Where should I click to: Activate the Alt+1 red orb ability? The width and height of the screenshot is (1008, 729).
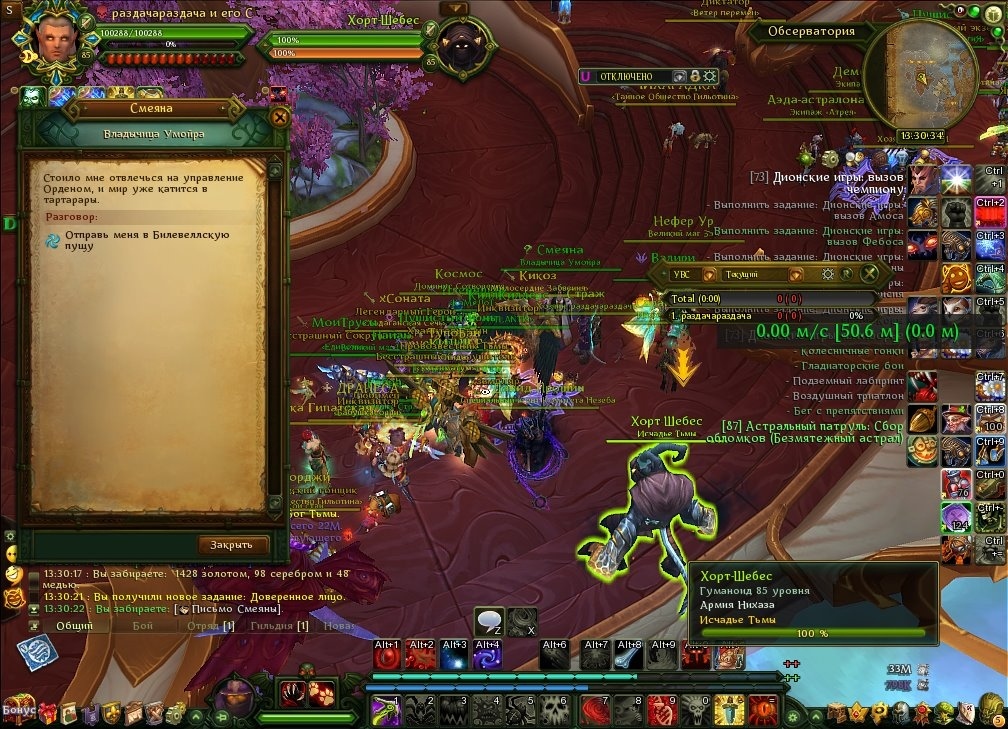(x=387, y=655)
